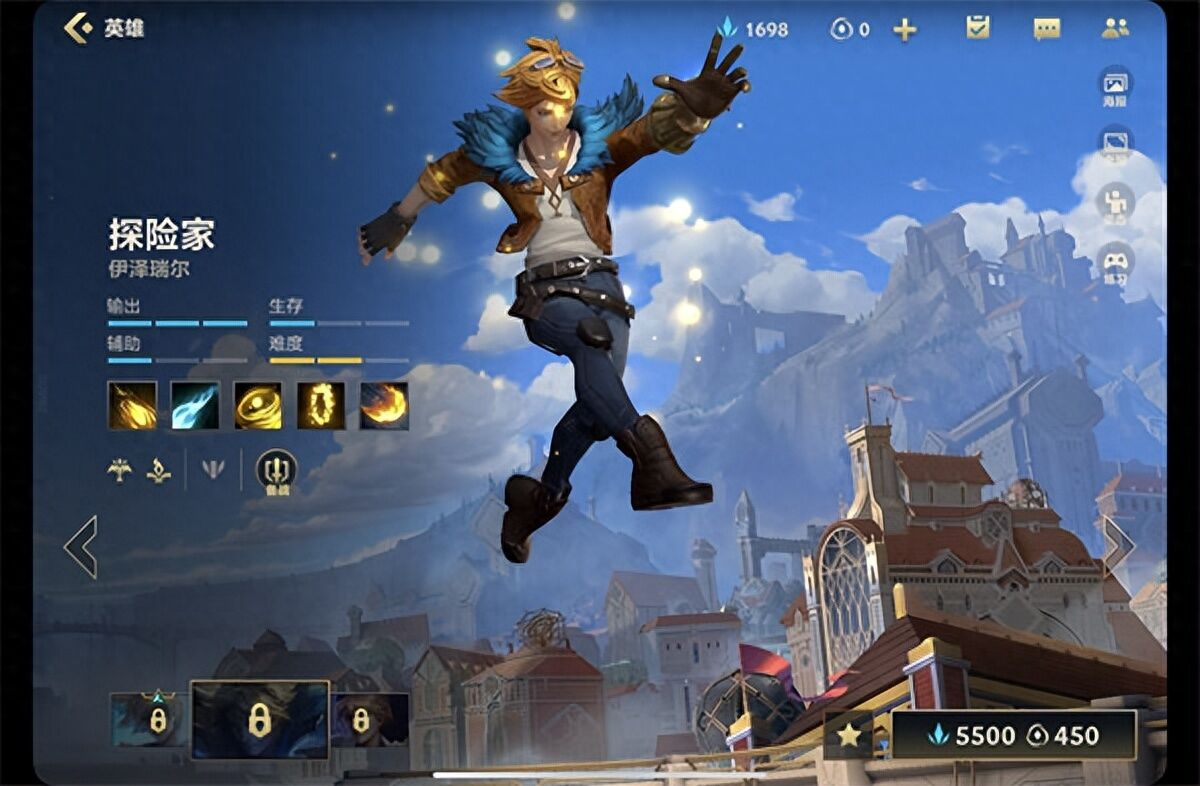1200x786 pixels.
Task: Add currency with the gold plus button
Action: (904, 29)
